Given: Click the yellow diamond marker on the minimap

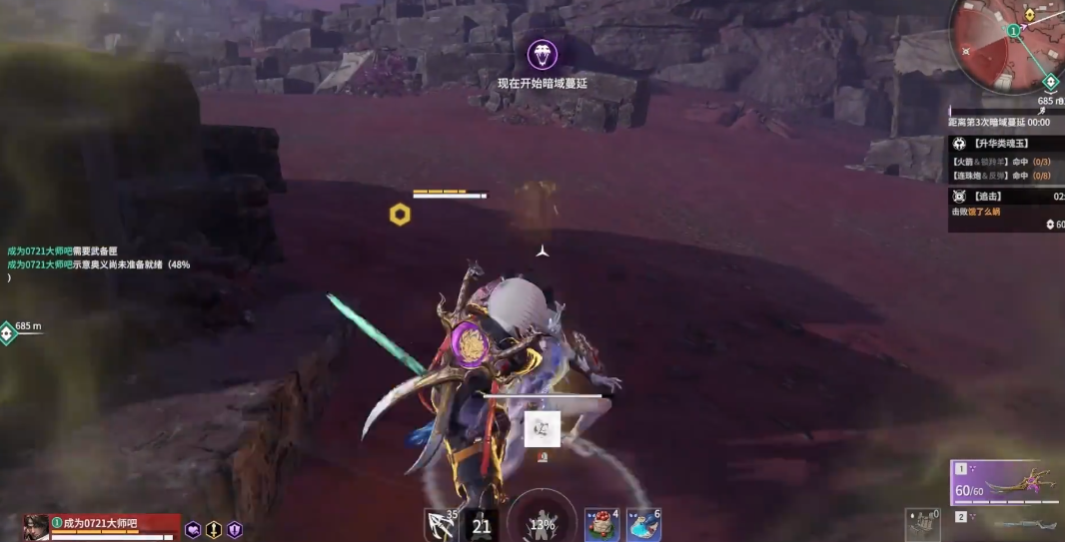Looking at the screenshot, I should pos(1030,16).
